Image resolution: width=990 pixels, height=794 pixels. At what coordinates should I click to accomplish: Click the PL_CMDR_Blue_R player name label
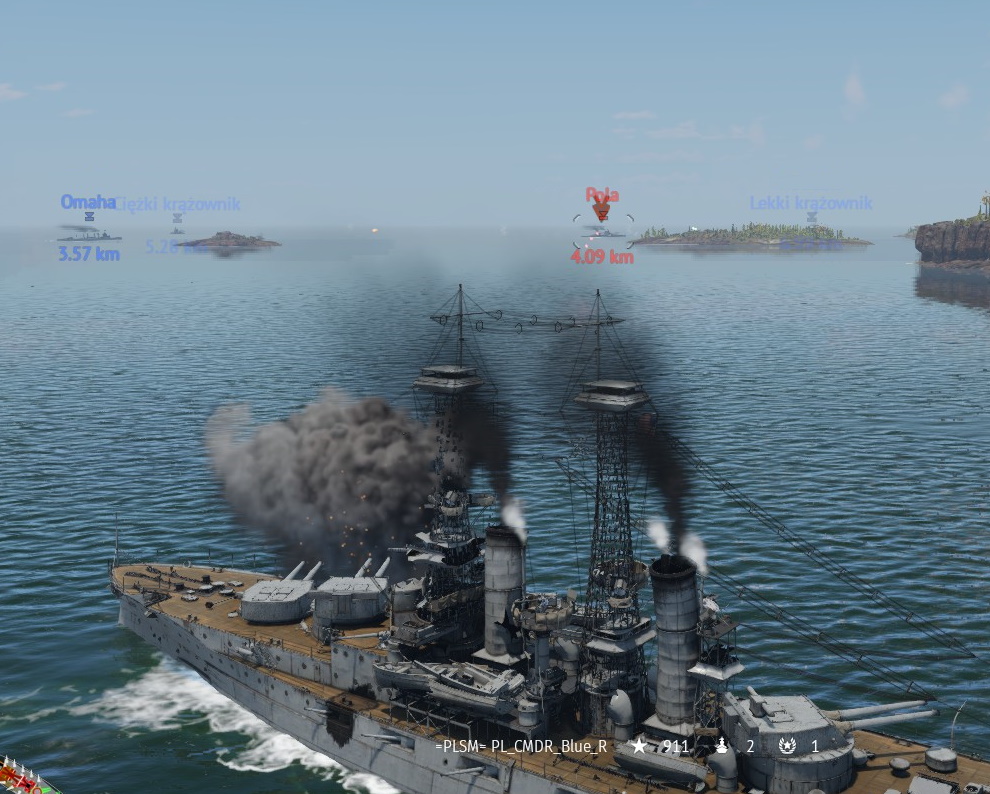(521, 746)
